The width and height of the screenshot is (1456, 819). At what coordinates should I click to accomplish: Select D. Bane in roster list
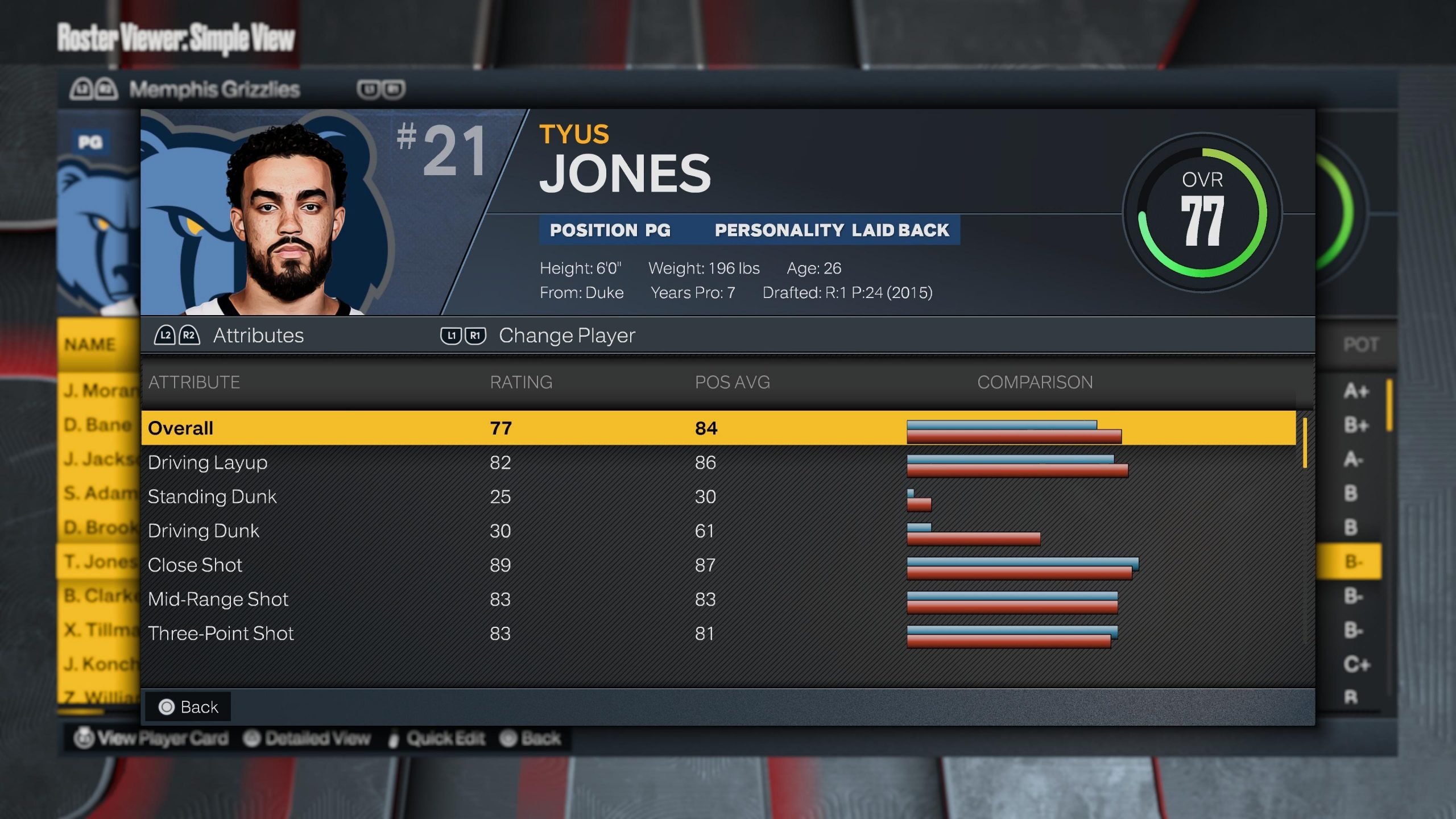point(98,425)
